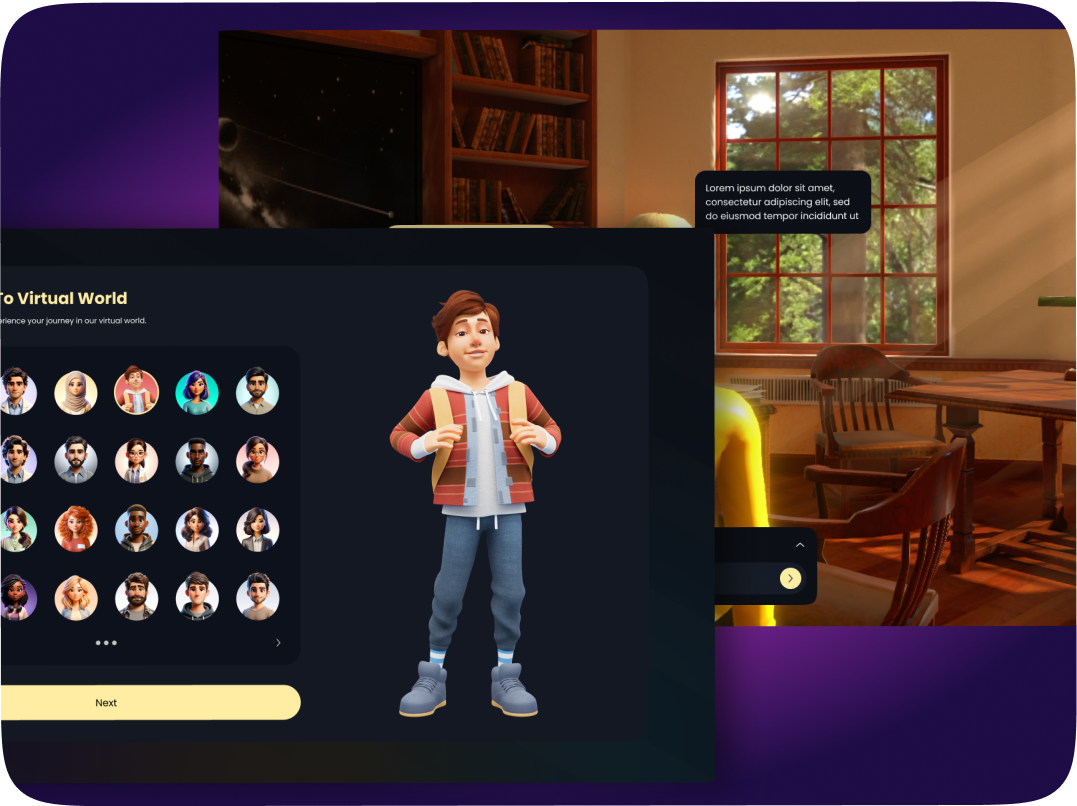The height and width of the screenshot is (806, 1077).
Task: Pick the purple-haired girl on teal avatar
Action: [x=197, y=392]
